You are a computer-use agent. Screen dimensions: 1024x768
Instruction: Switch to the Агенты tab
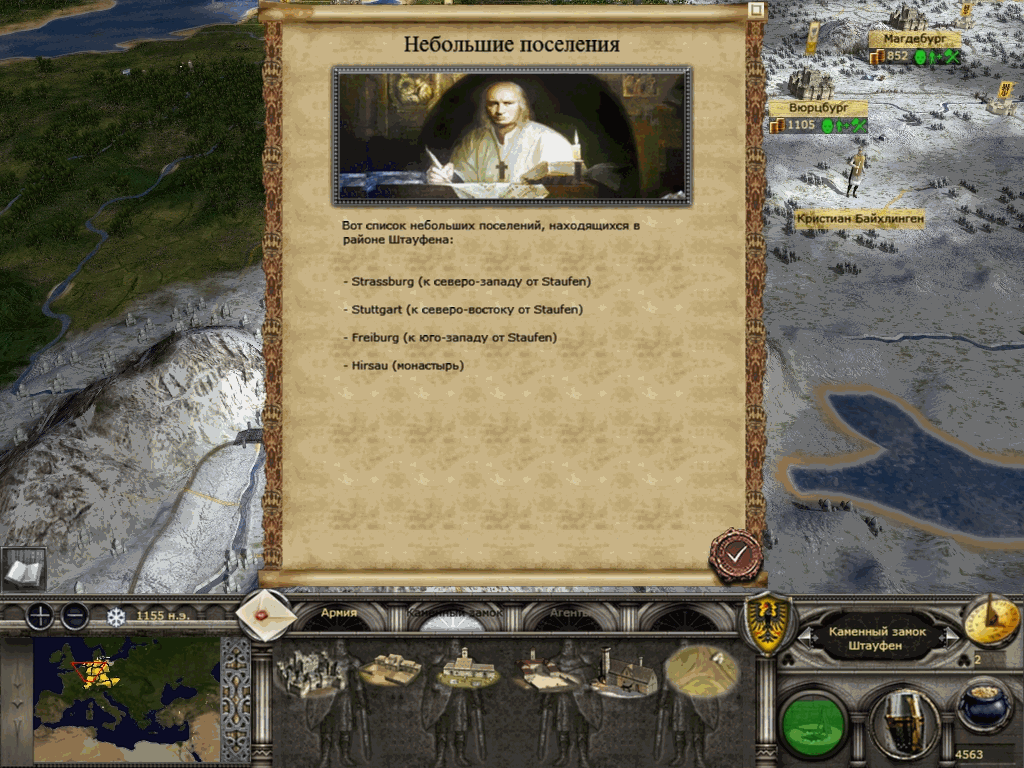570,613
